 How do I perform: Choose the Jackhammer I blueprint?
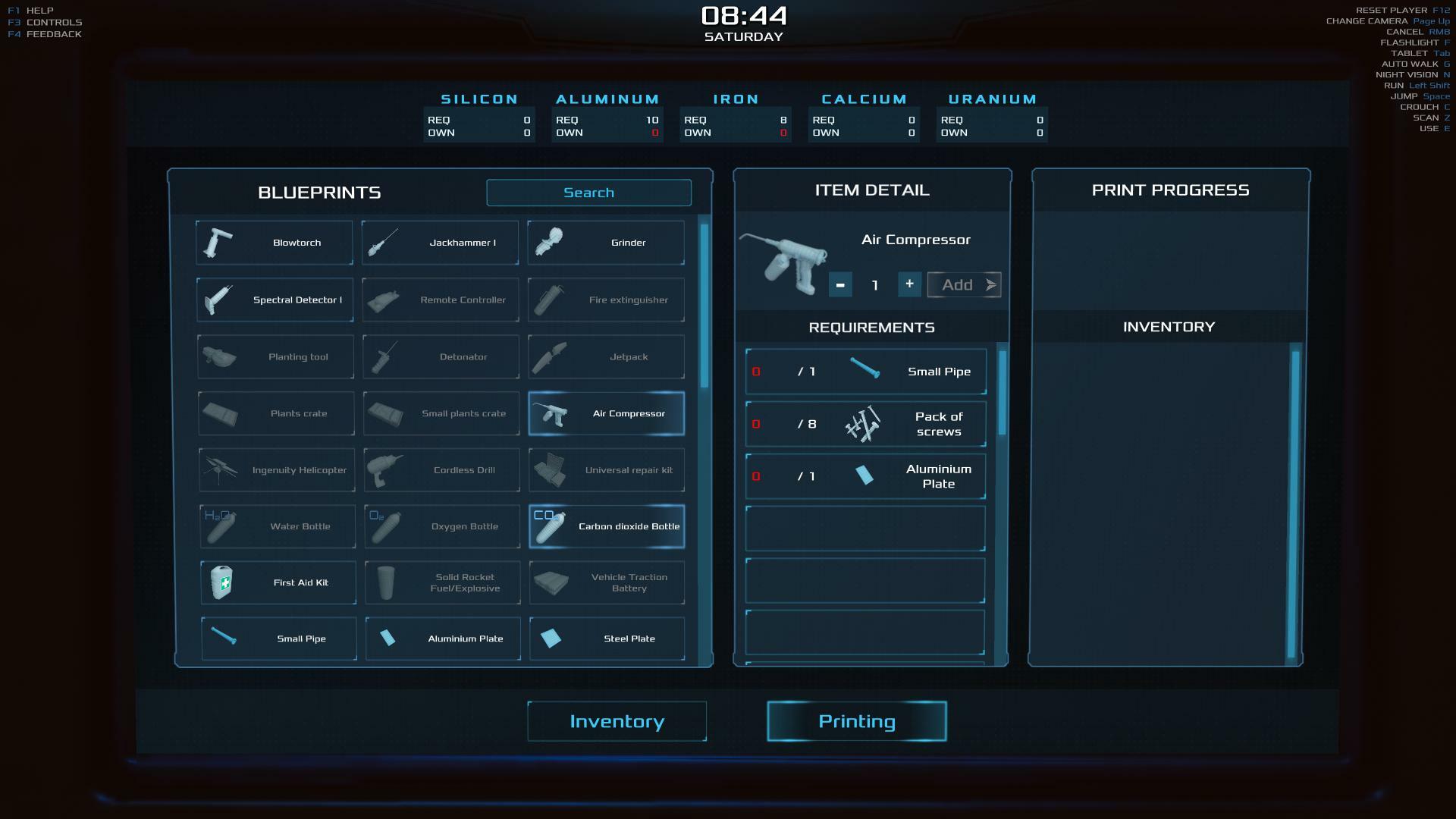pyautogui.click(x=440, y=243)
